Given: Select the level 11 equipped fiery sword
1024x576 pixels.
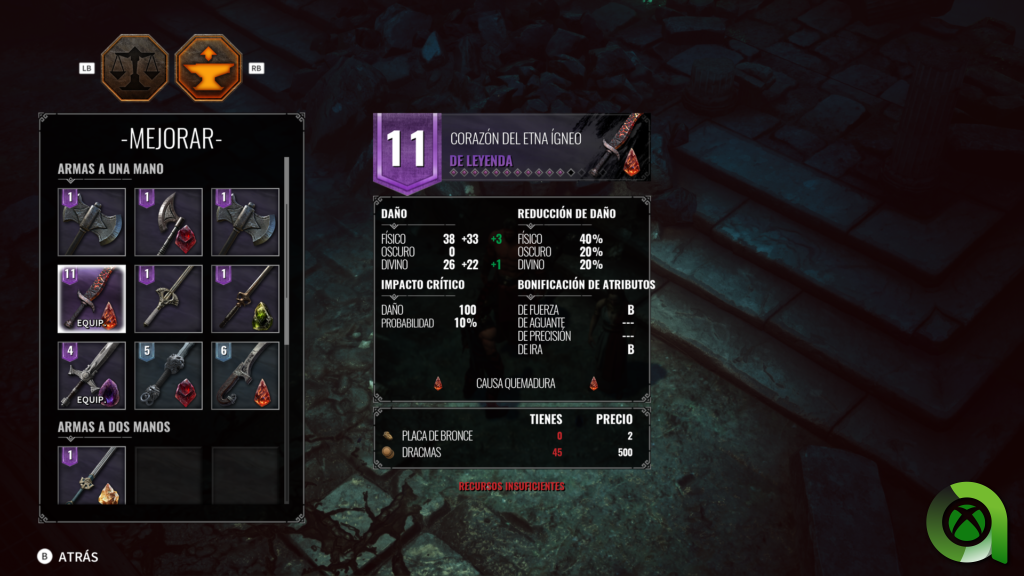Looking at the screenshot, I should 92,298.
